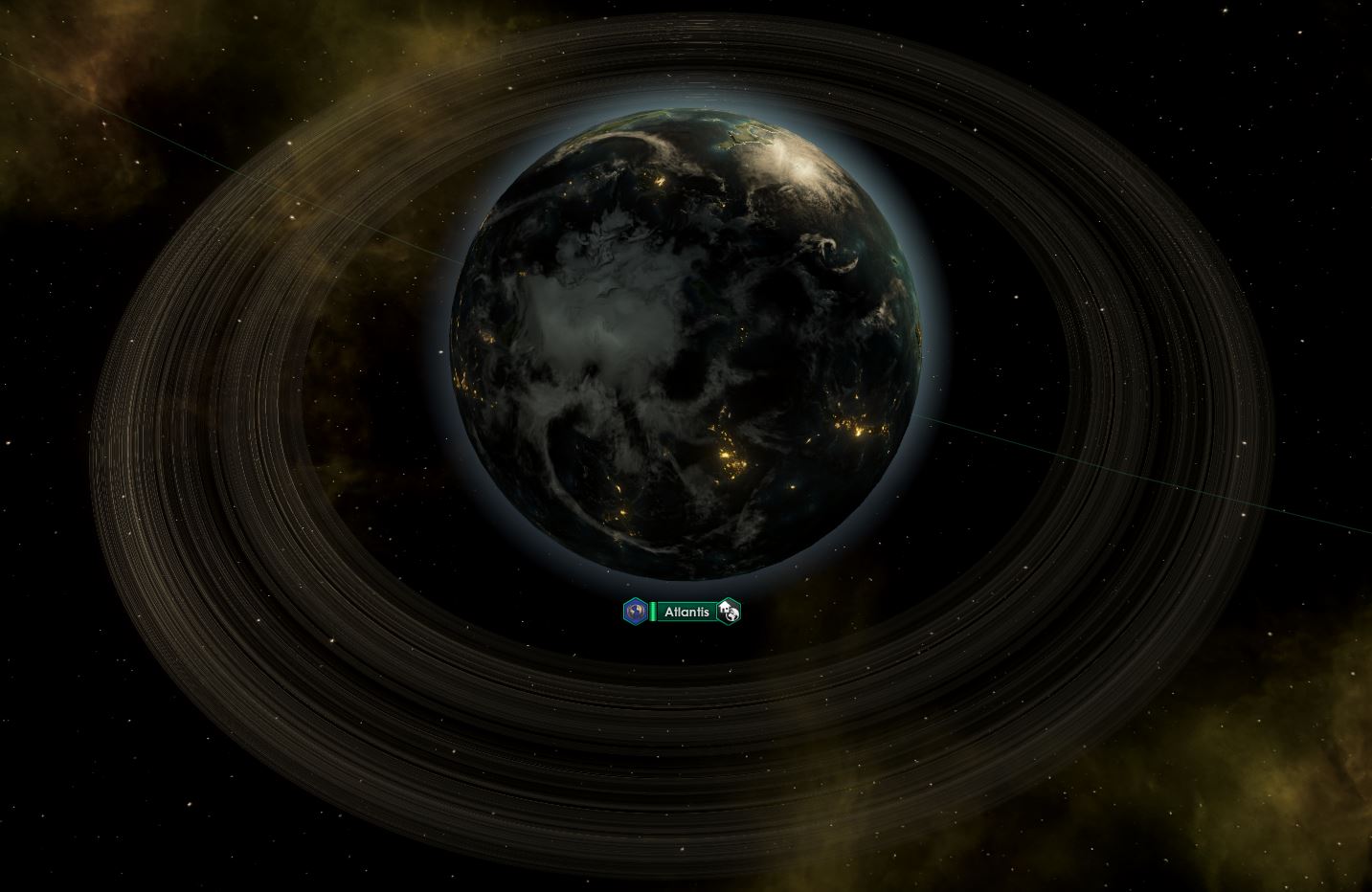Screen dimensions: 1372x892
Task: Click the blue empire emblem beside Atlantis
Action: point(635,611)
